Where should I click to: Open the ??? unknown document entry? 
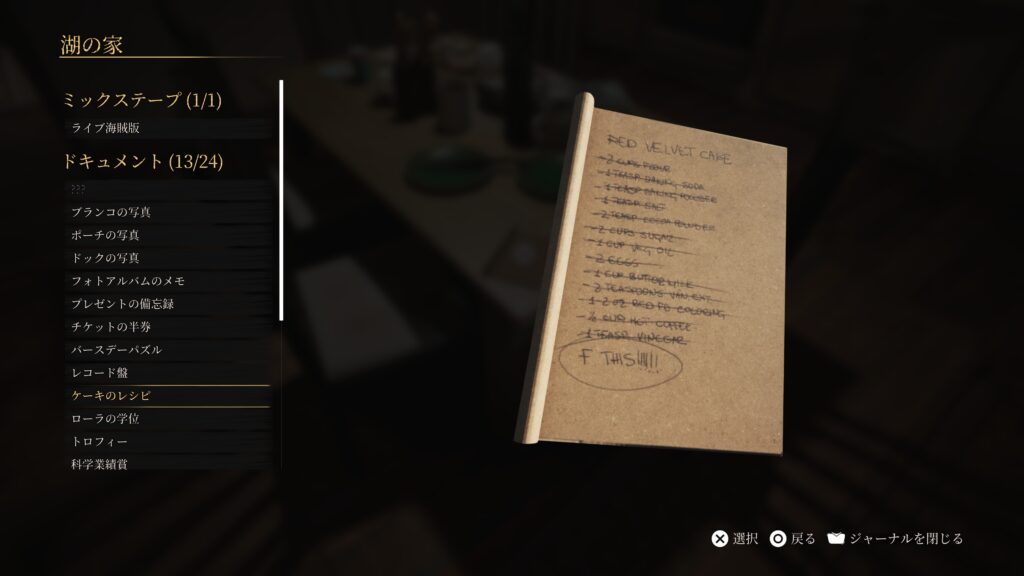(80, 189)
